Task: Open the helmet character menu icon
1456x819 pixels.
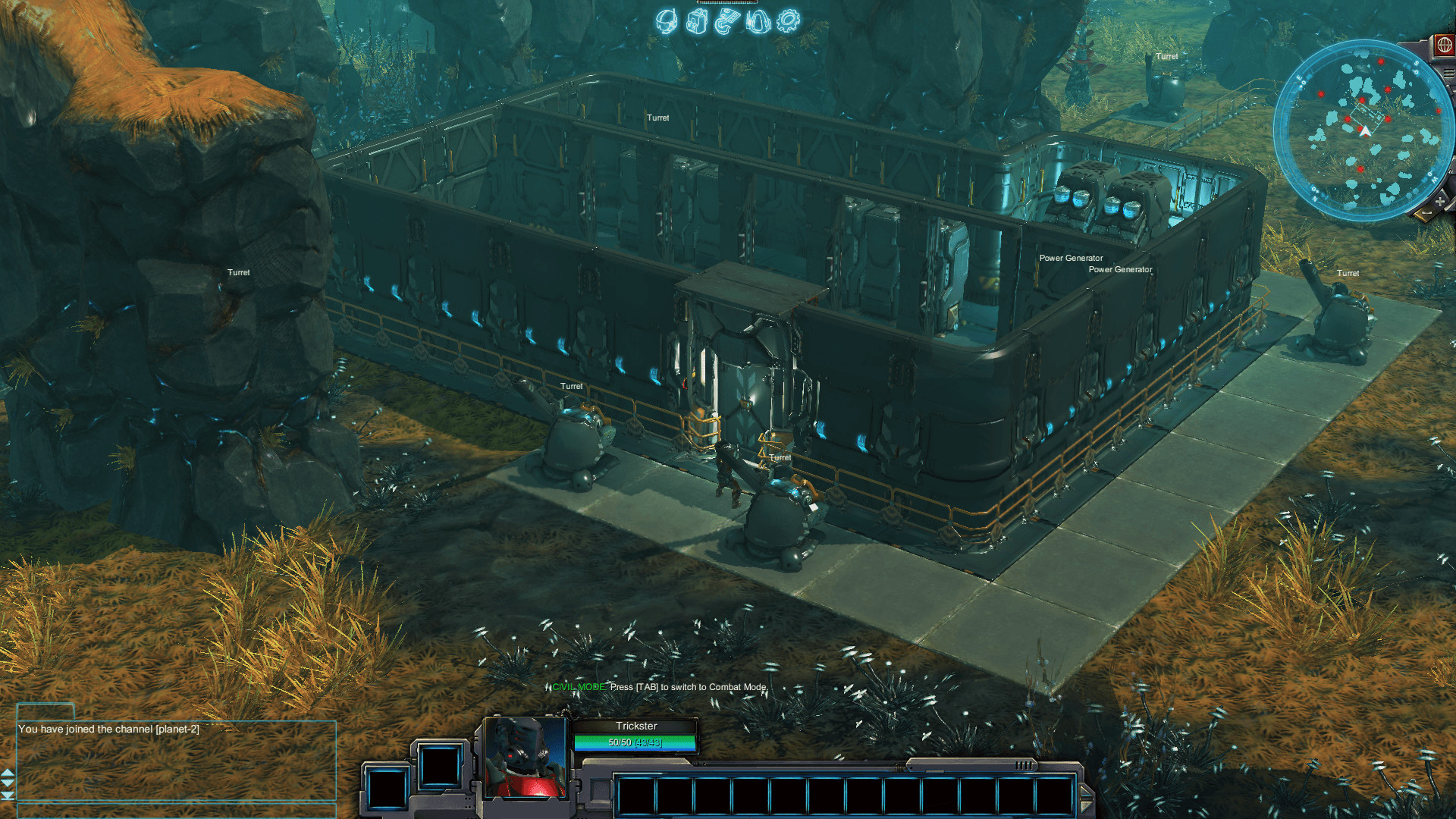Action: 666,21
